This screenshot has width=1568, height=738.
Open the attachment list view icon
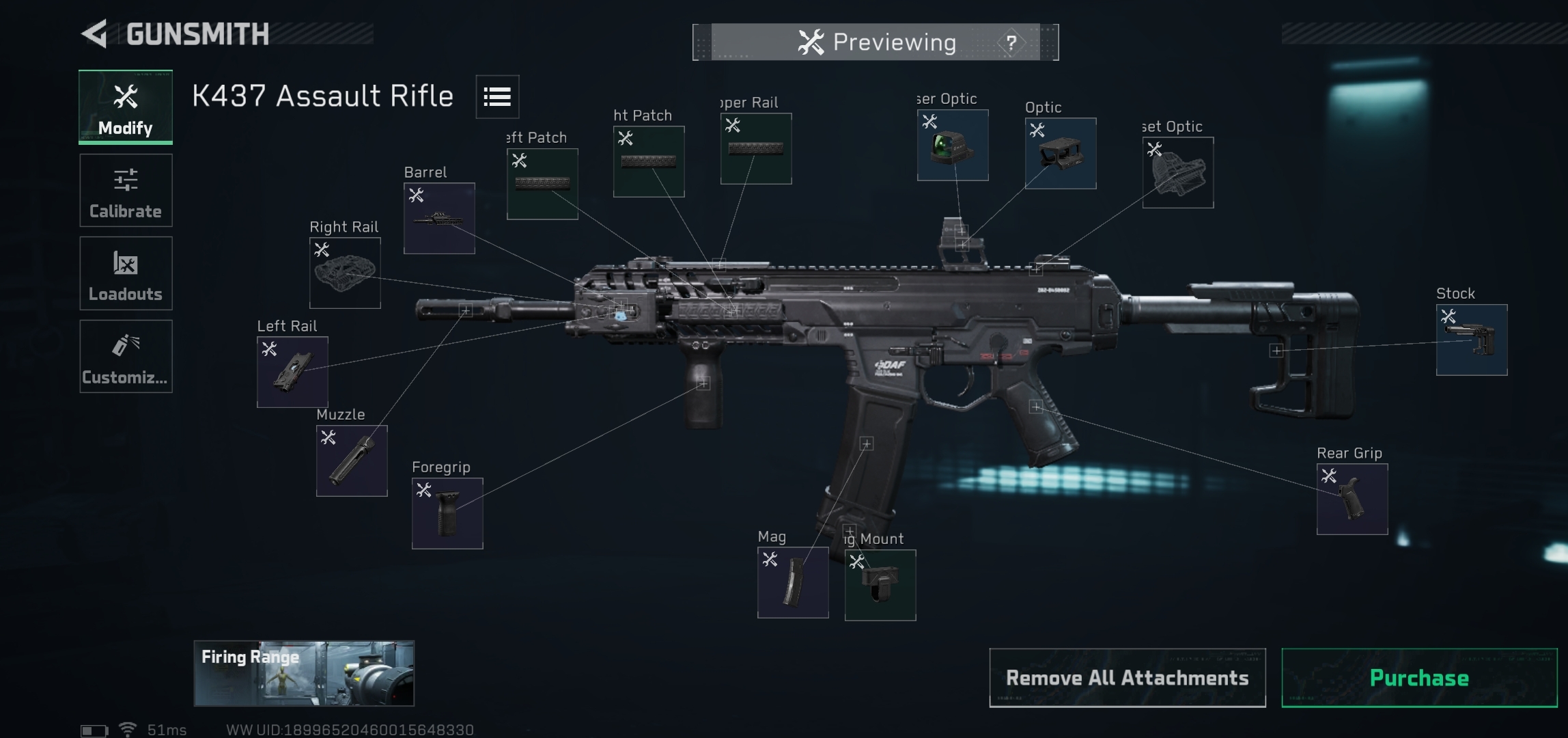pos(497,96)
